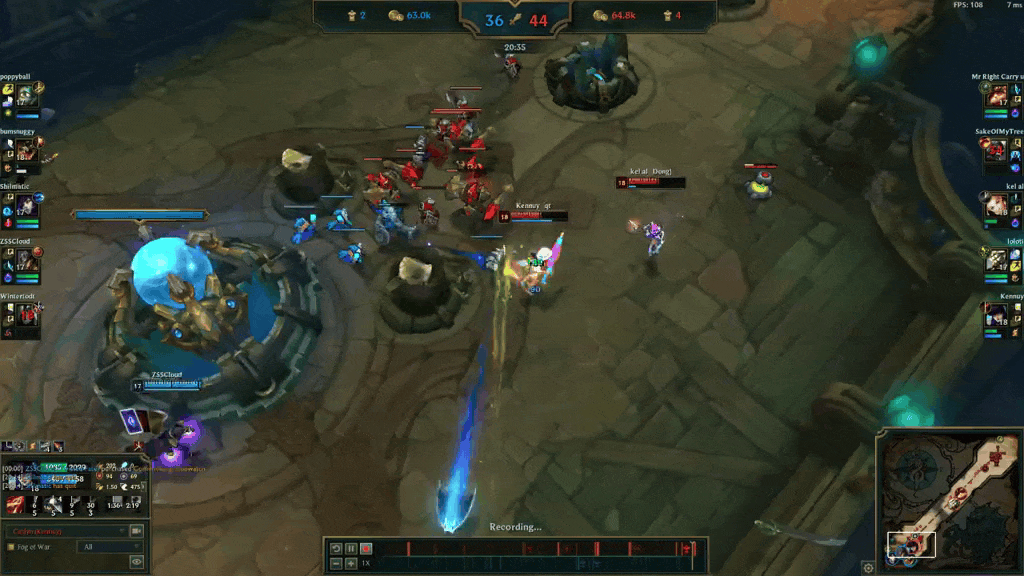This screenshot has width=1024, height=576.
Task: Select lolotie's champion portrait
Action: tap(997, 261)
